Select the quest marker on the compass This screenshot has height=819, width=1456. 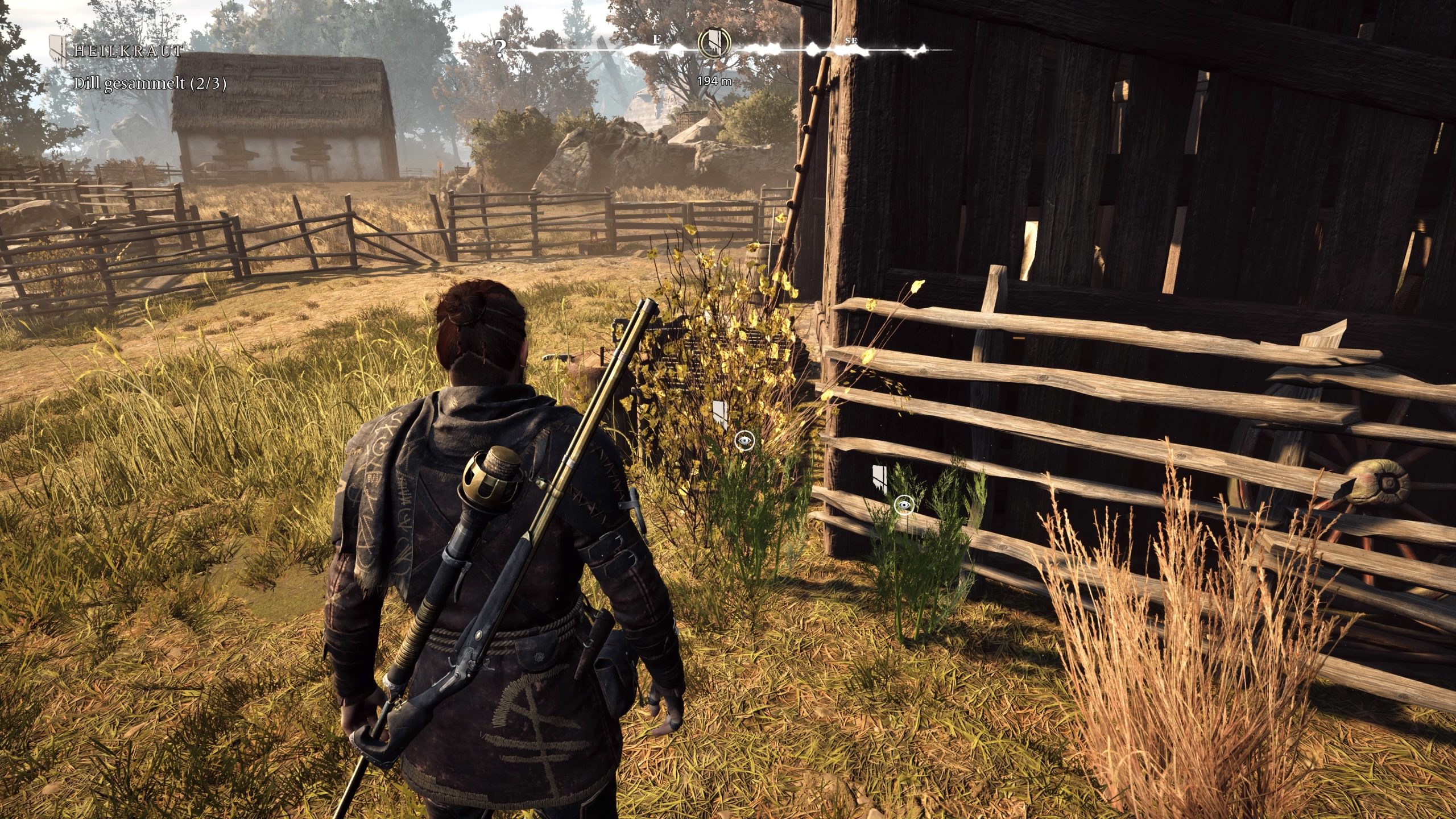click(714, 41)
